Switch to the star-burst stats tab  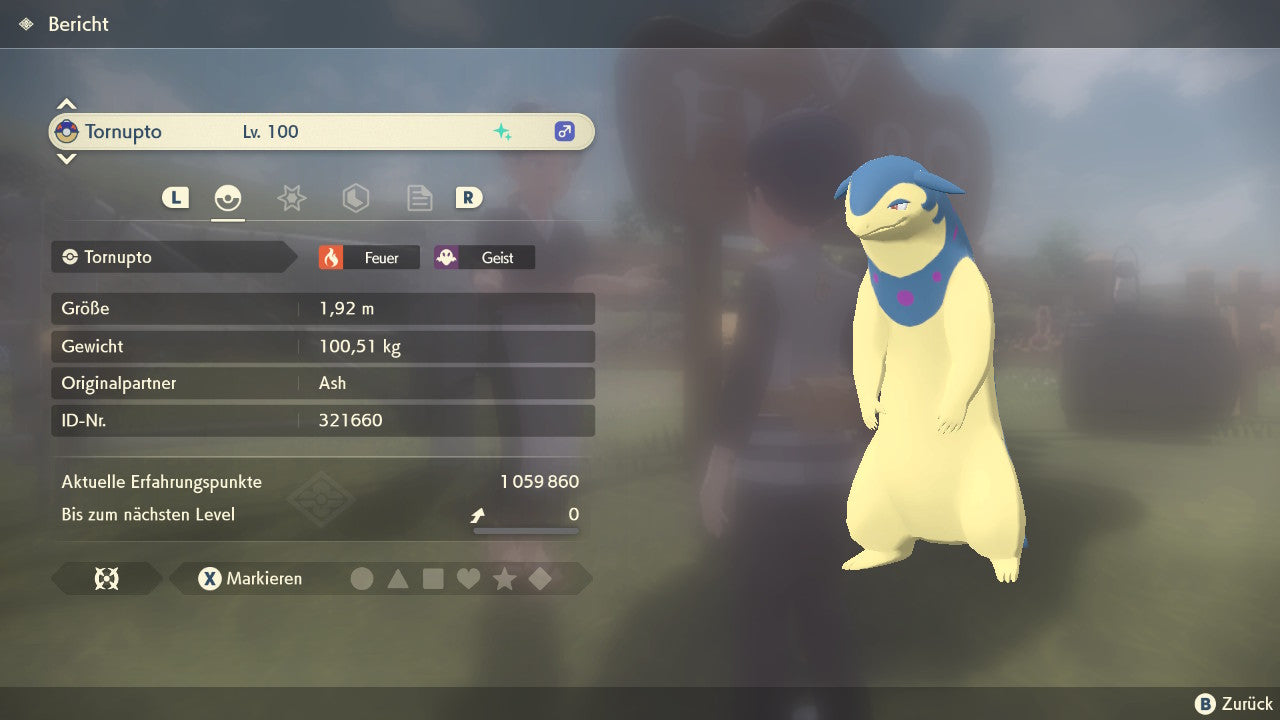(291, 198)
